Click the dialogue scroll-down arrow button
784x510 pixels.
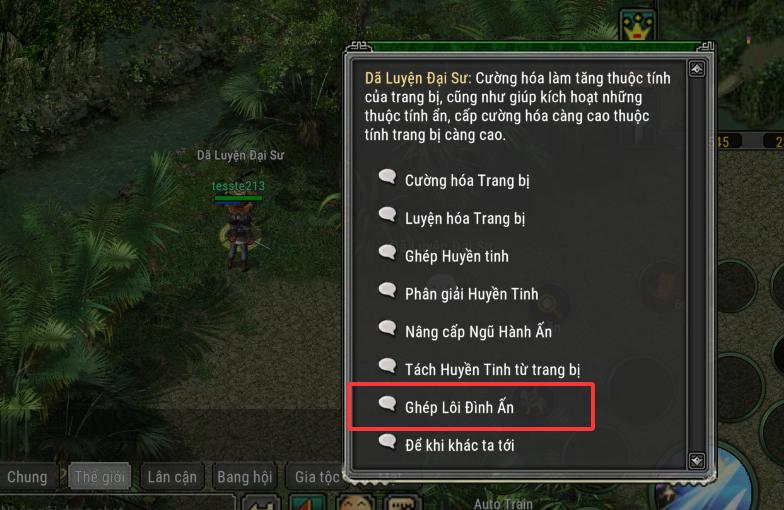click(x=696, y=460)
